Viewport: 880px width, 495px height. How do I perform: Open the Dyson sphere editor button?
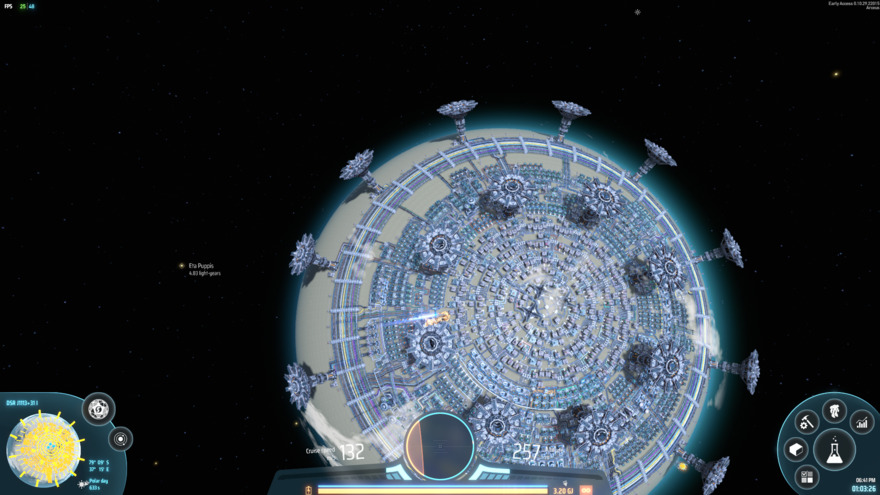(x=98, y=408)
